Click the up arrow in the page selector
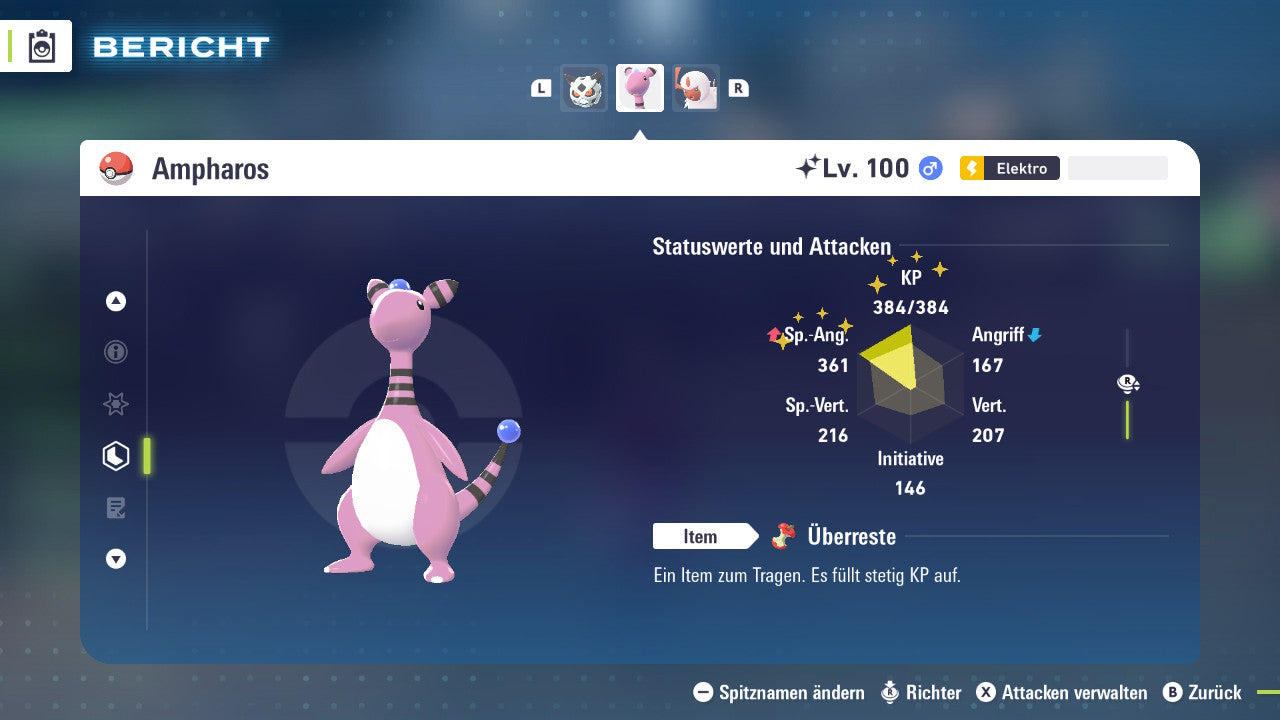This screenshot has height=720, width=1280. pos(116,301)
